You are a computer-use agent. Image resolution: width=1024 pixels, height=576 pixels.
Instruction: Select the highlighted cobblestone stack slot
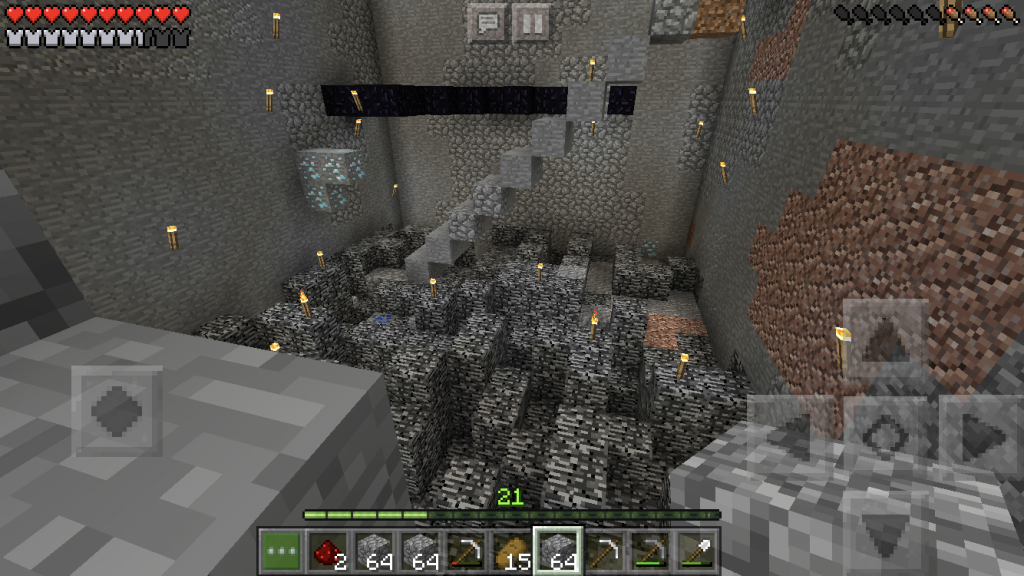pos(557,552)
